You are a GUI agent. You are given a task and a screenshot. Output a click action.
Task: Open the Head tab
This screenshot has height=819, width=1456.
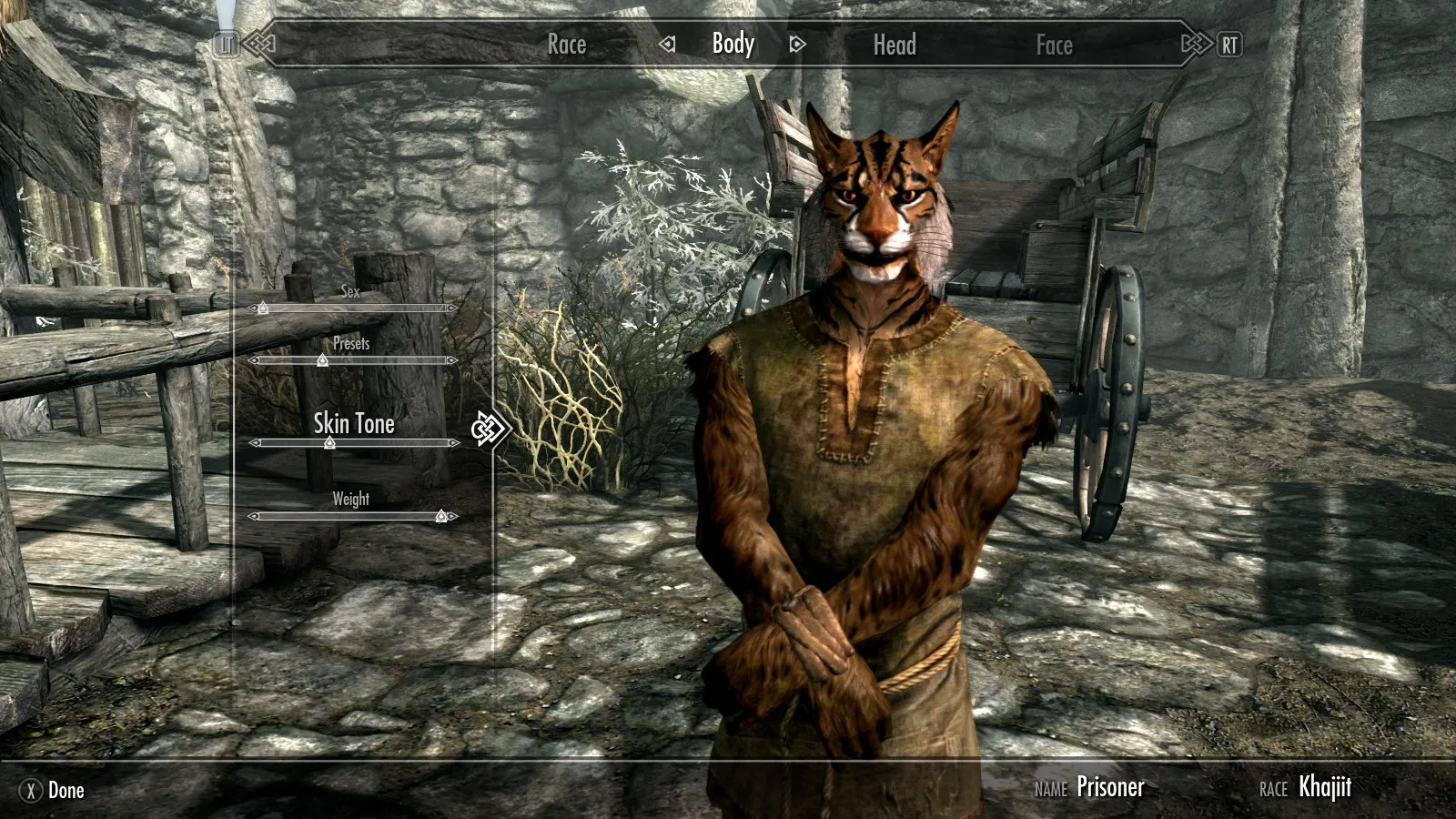[x=895, y=45]
